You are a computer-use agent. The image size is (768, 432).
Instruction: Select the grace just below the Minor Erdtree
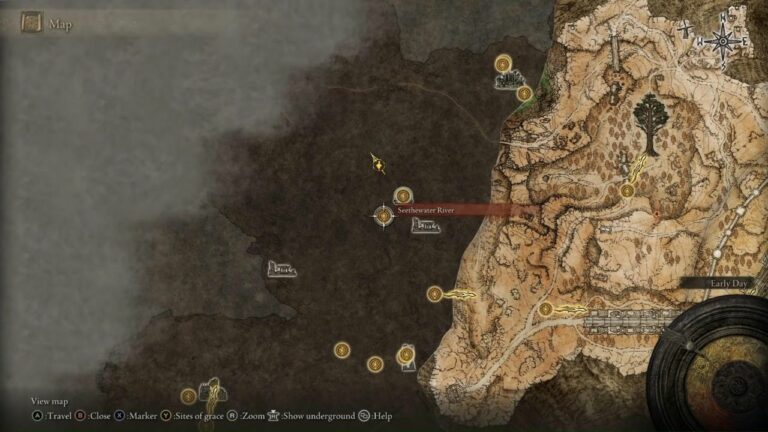click(627, 190)
